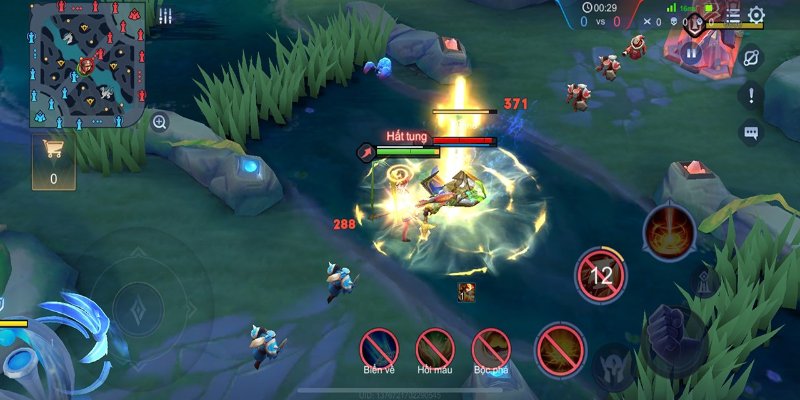
Task: Open the quick chat bubble
Action: pos(751,131)
